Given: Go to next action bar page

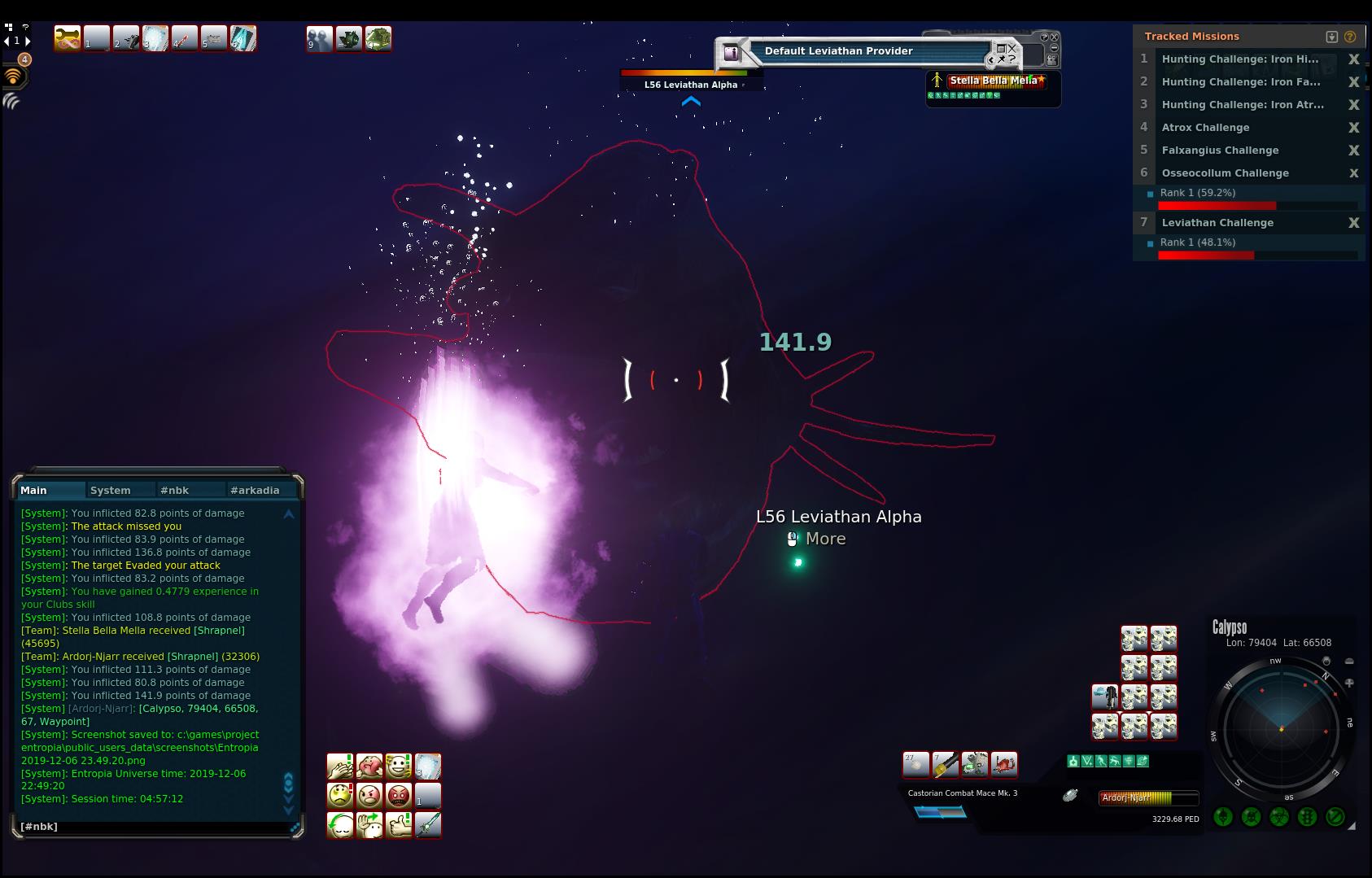Looking at the screenshot, I should point(28,40).
